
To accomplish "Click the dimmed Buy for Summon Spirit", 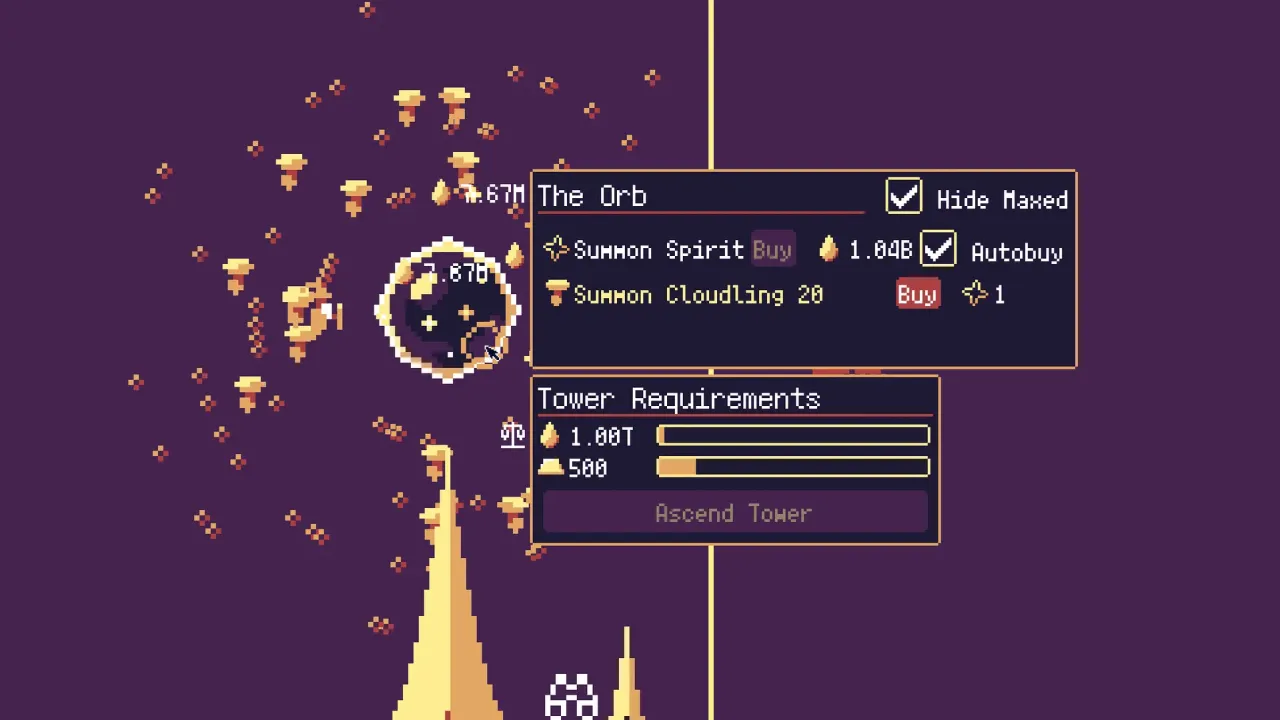I will tap(771, 250).
